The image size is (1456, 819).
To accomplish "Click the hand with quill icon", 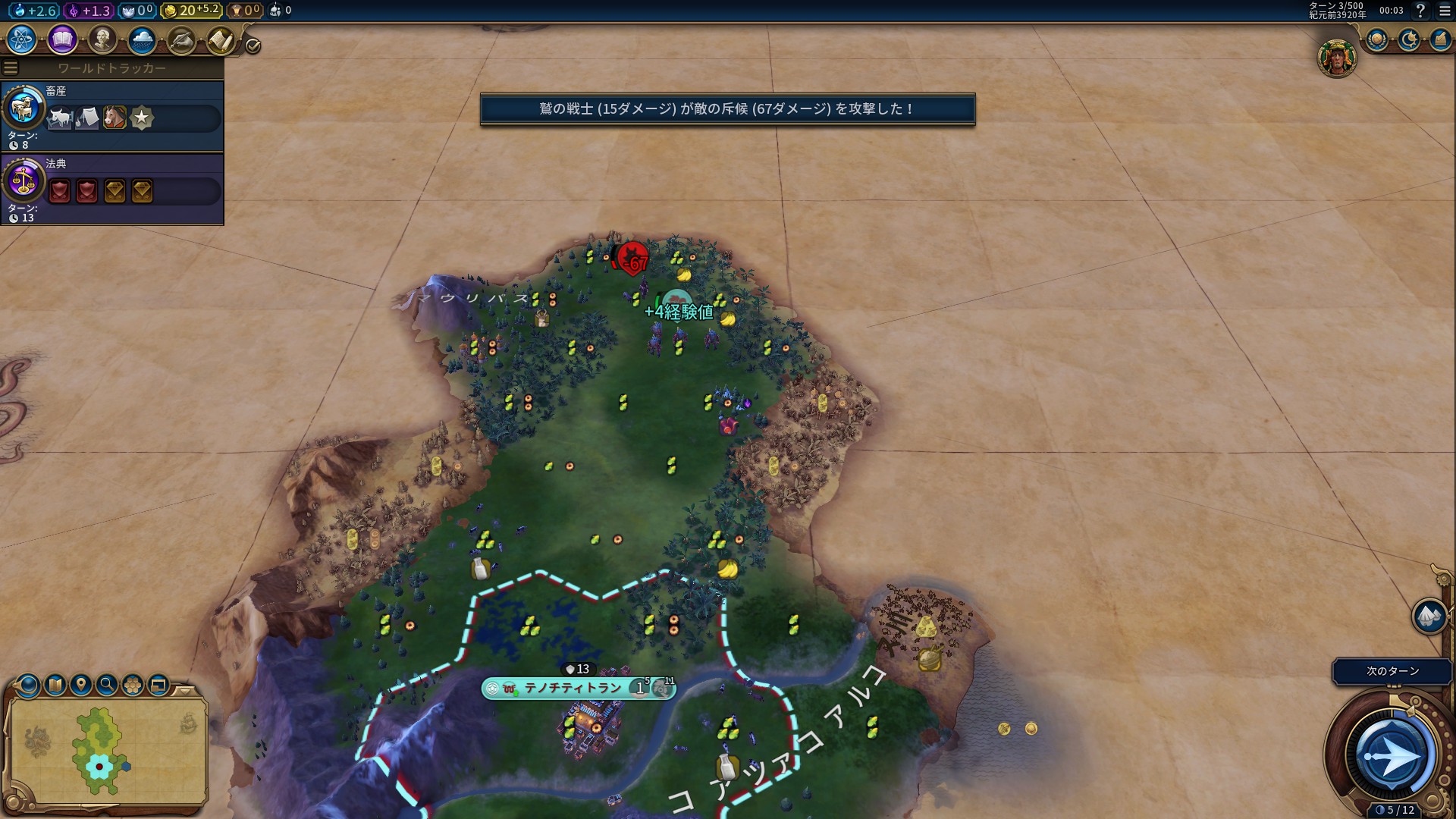I will tap(181, 40).
